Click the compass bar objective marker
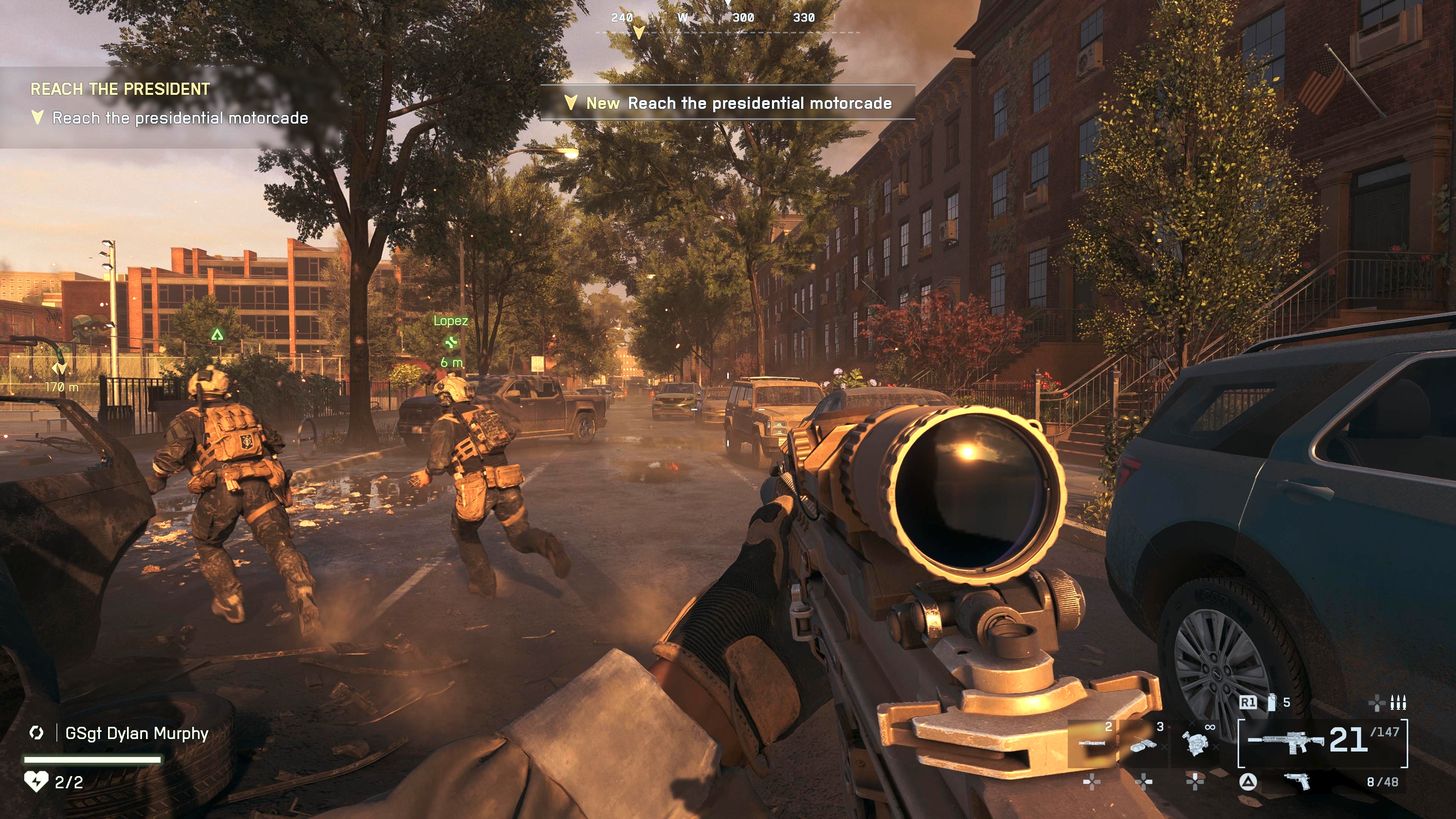 coord(639,31)
